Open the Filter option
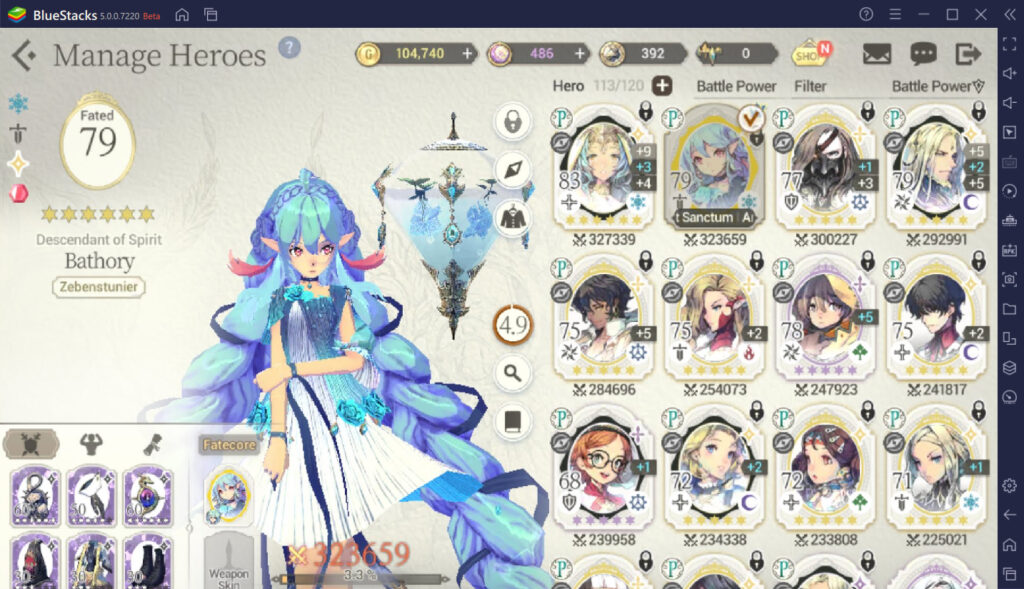Image resolution: width=1024 pixels, height=589 pixels. [x=810, y=86]
